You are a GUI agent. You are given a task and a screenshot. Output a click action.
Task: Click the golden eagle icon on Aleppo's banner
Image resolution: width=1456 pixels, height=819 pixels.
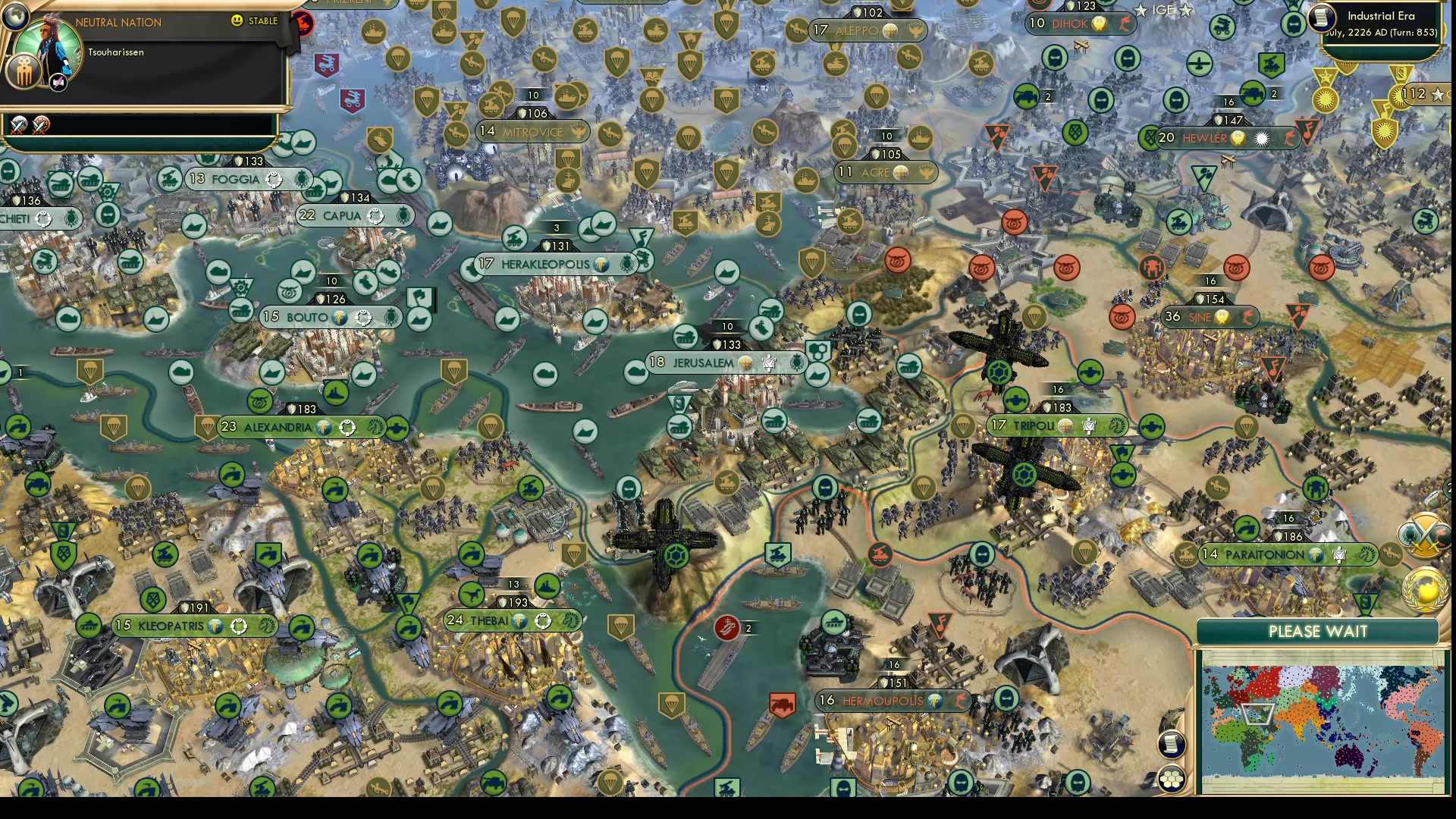click(917, 31)
